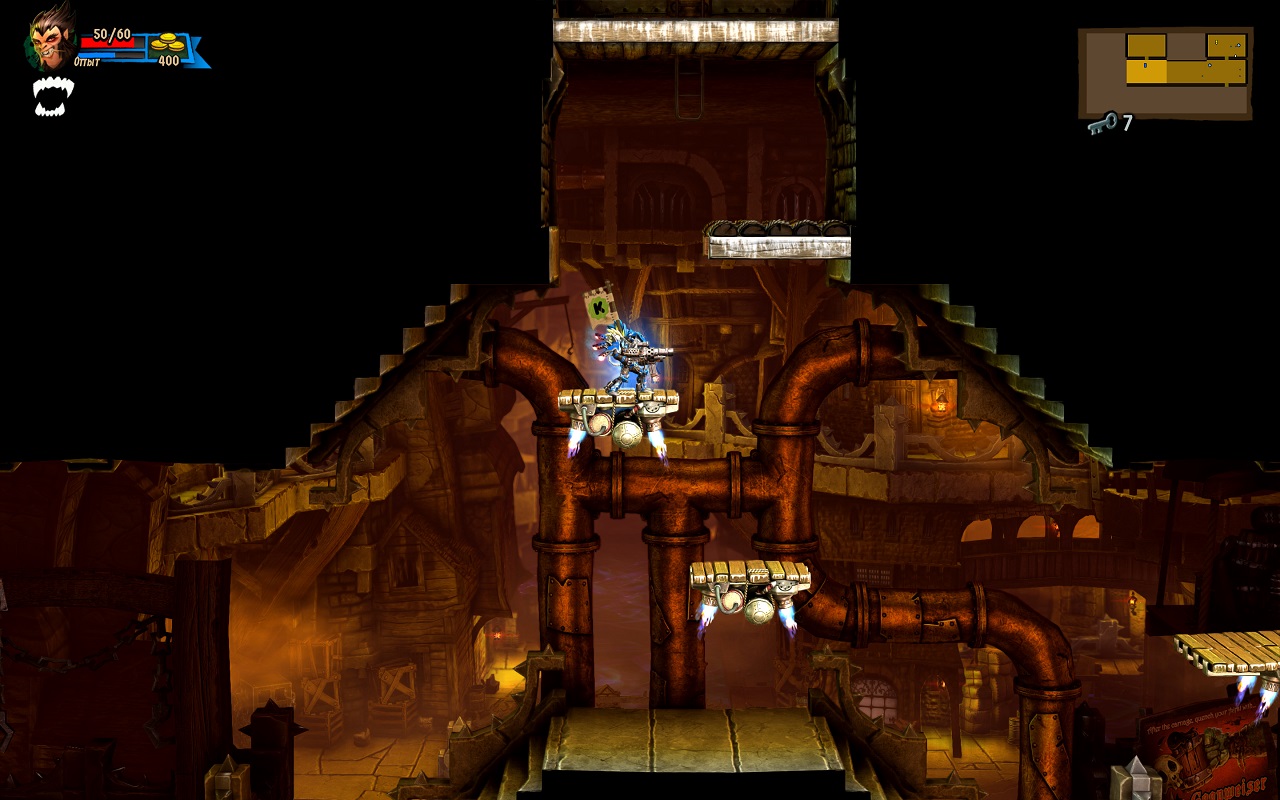Click the key icon below the minimap

click(1103, 124)
